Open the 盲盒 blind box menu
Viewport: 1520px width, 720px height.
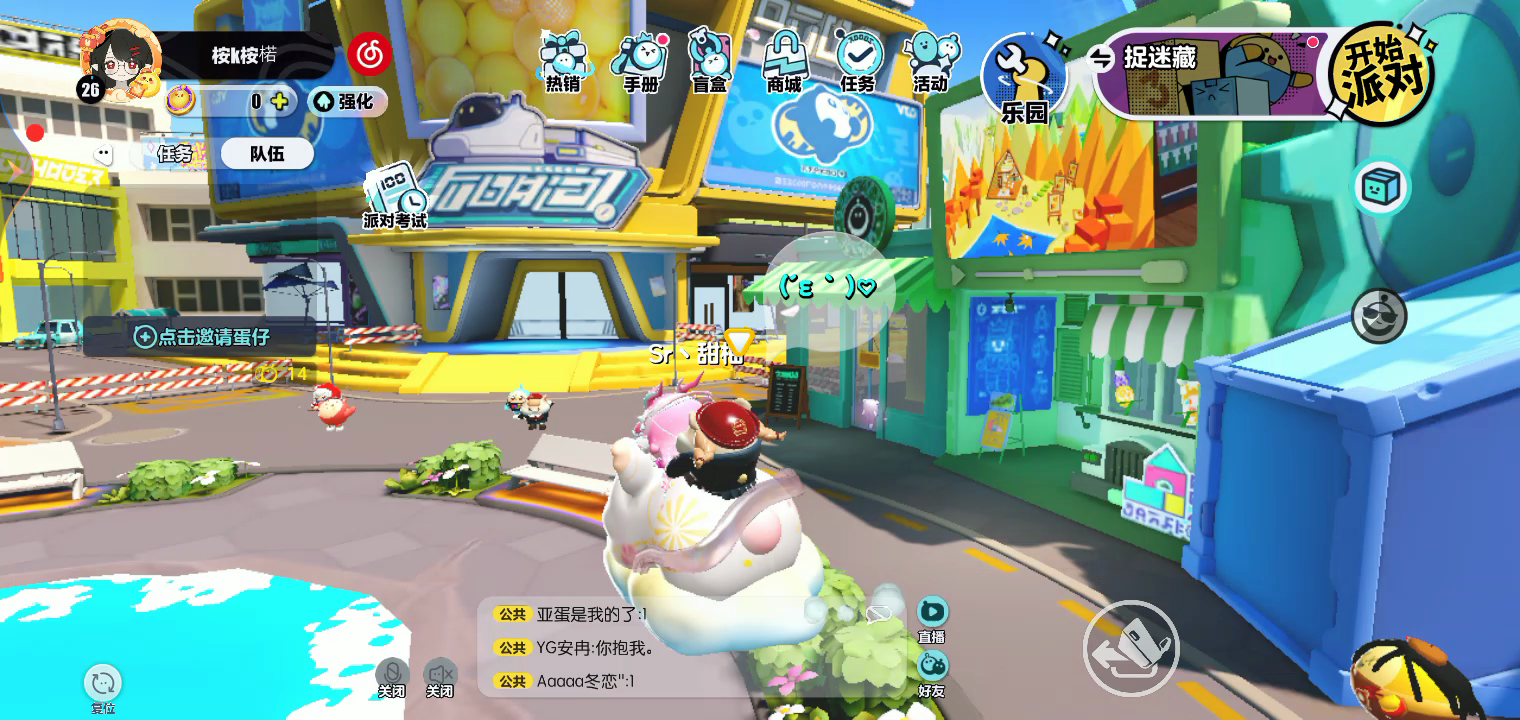pyautogui.click(x=710, y=62)
